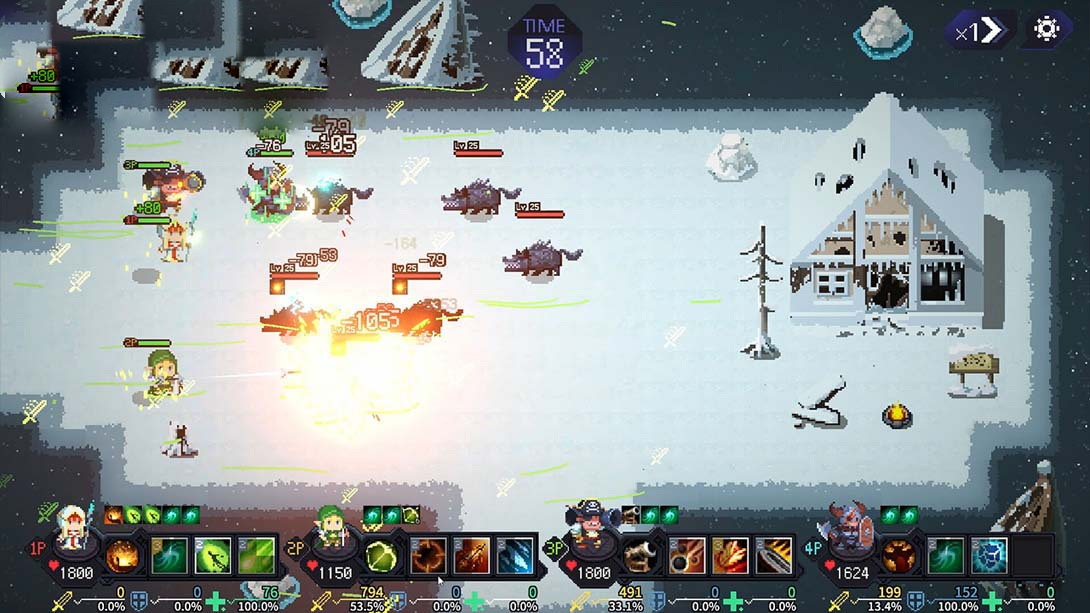Screen dimensions: 1090x613
Task: Select 4P's red demon main skill
Action: 898,556
